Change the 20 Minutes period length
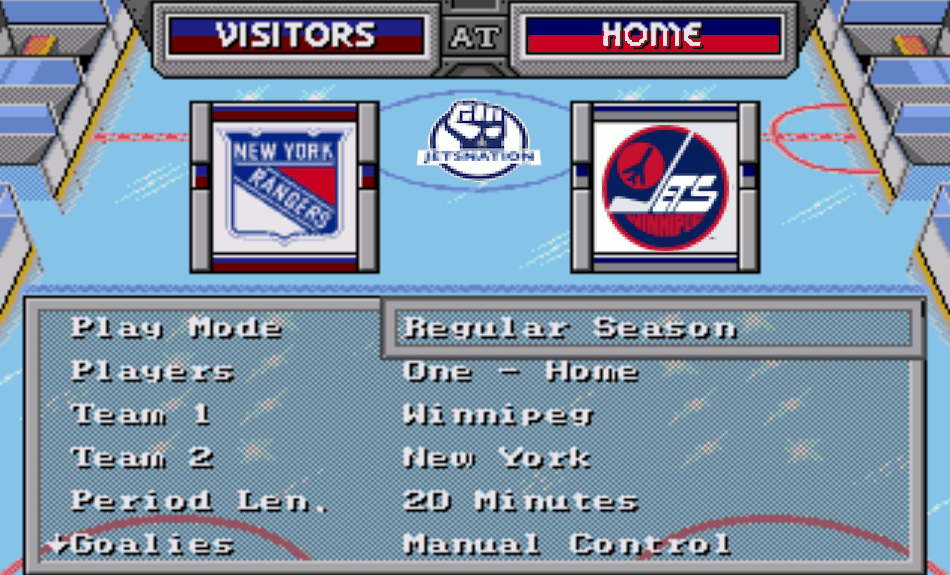Viewport: 950px width, 575px height. [520, 501]
